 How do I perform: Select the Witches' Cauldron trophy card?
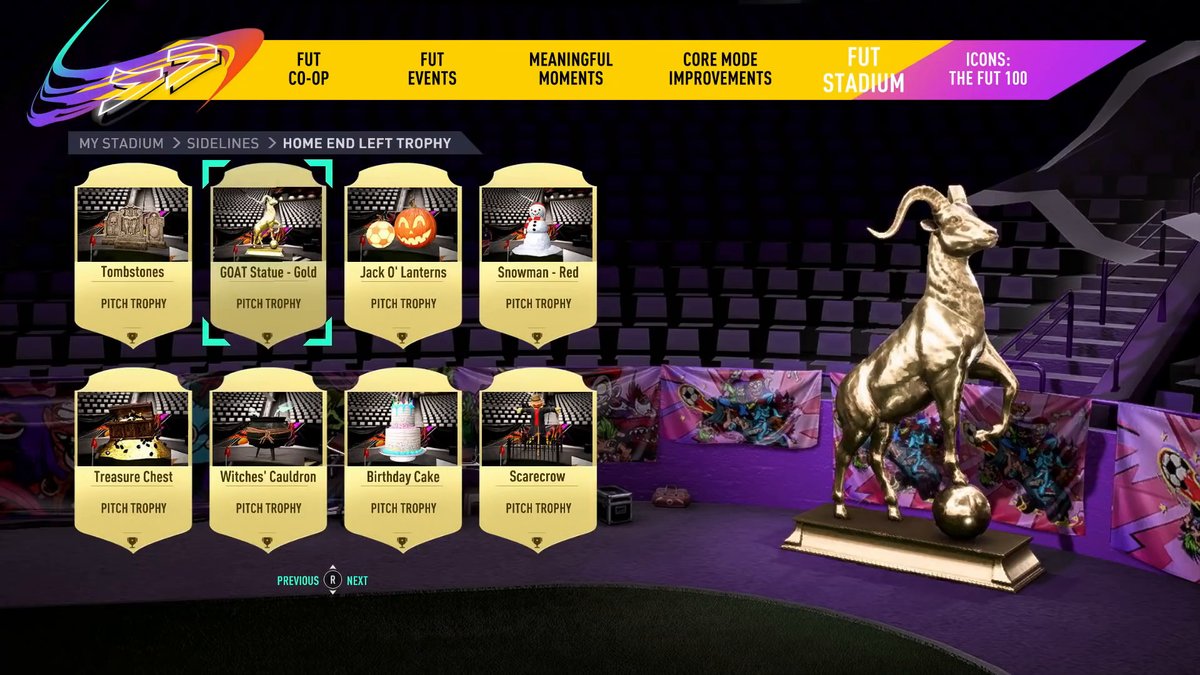coord(268,460)
